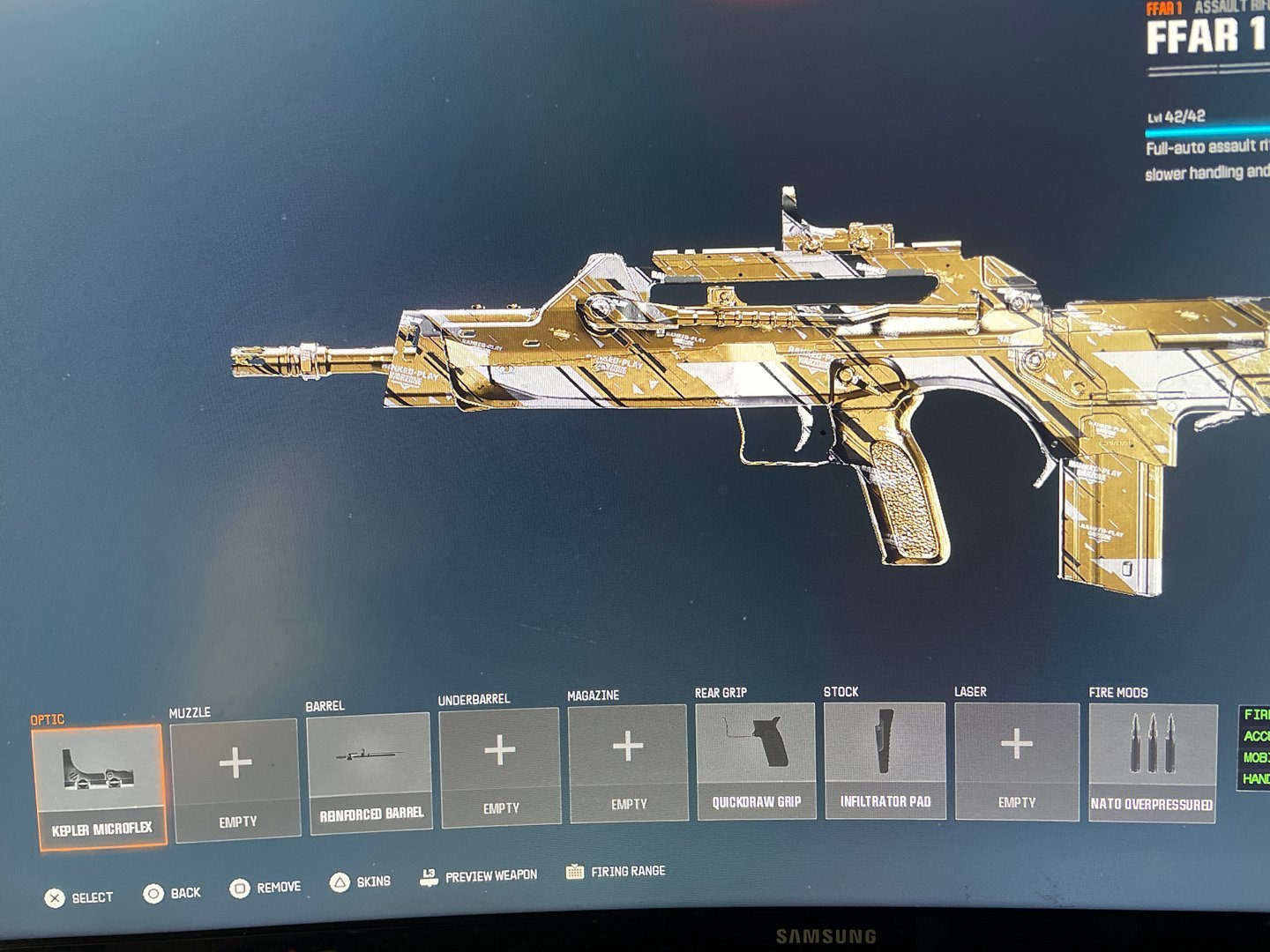Open the empty Underbarrel slot
This screenshot has height=952, width=1270.
coord(500,766)
